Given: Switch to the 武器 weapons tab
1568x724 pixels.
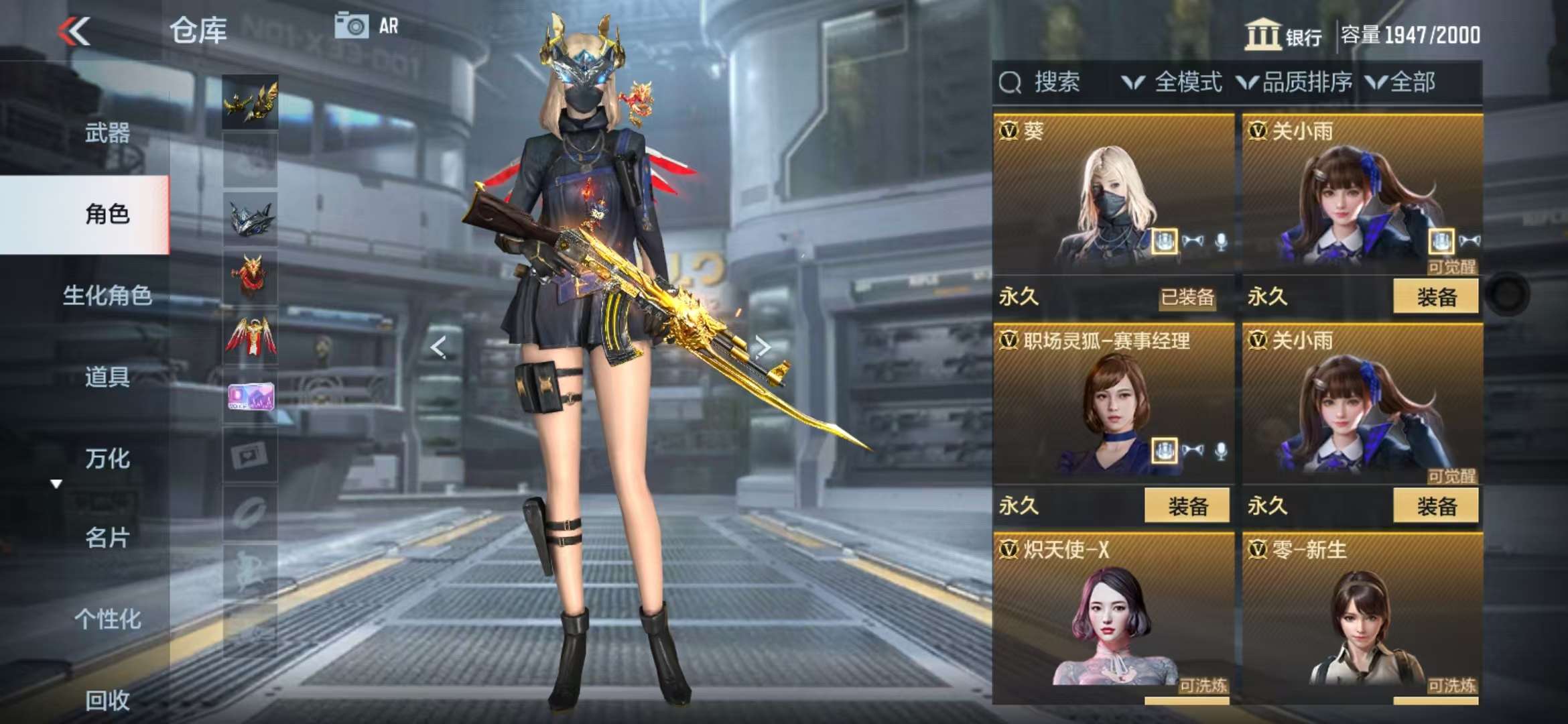Looking at the screenshot, I should click(x=107, y=133).
